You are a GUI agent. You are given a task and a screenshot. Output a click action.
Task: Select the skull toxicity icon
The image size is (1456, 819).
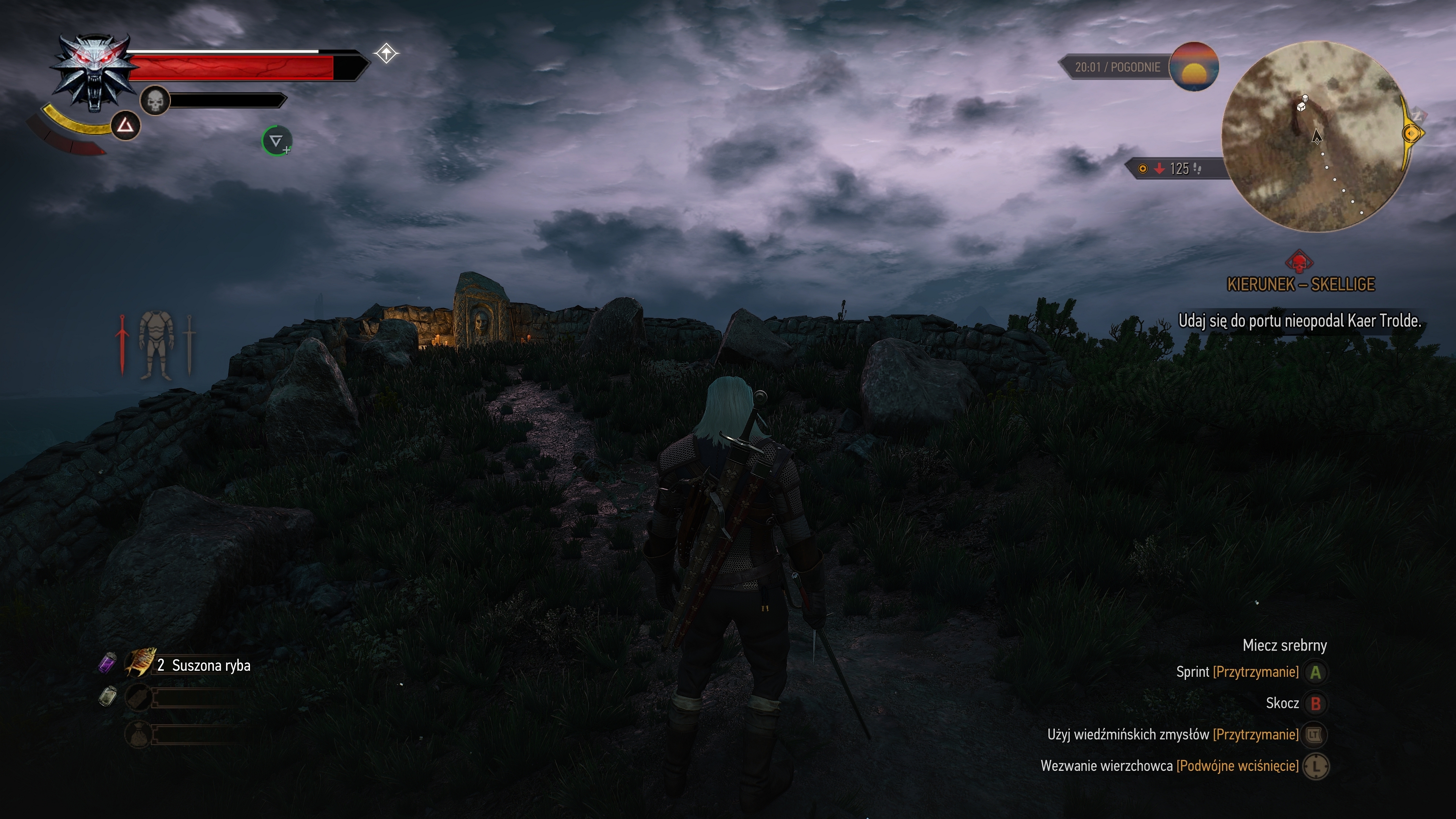click(x=154, y=100)
